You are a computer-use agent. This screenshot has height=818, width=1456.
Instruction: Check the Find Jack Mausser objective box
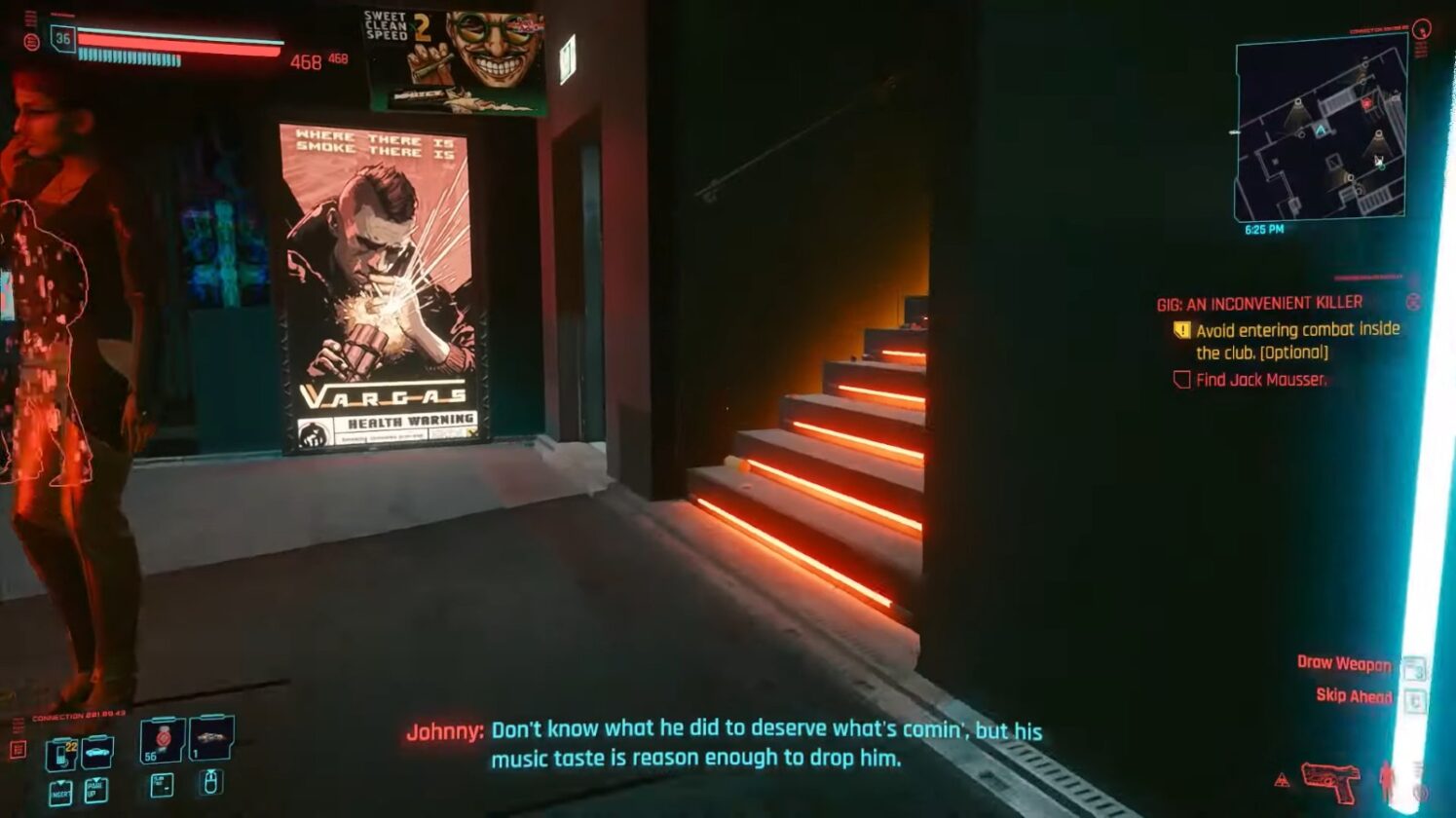pyautogui.click(x=1182, y=379)
